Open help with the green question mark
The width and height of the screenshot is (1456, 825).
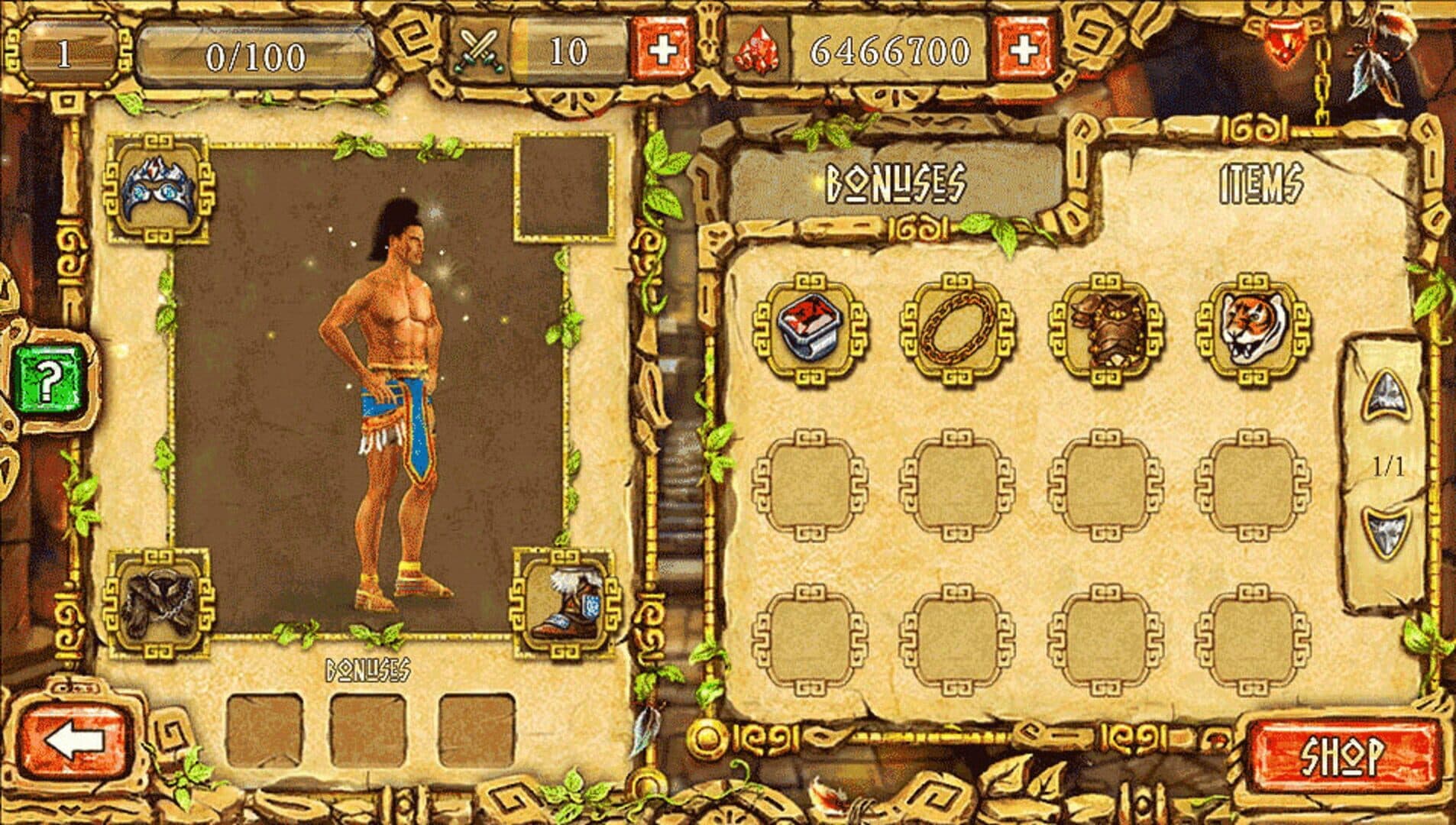[x=49, y=380]
